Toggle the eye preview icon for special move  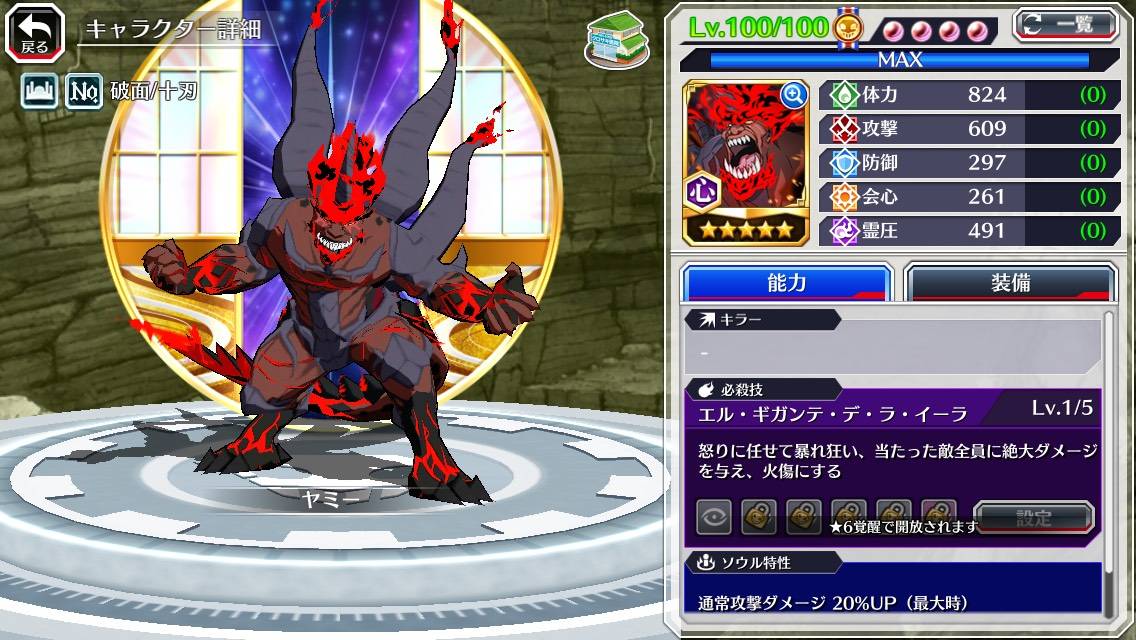click(x=714, y=517)
